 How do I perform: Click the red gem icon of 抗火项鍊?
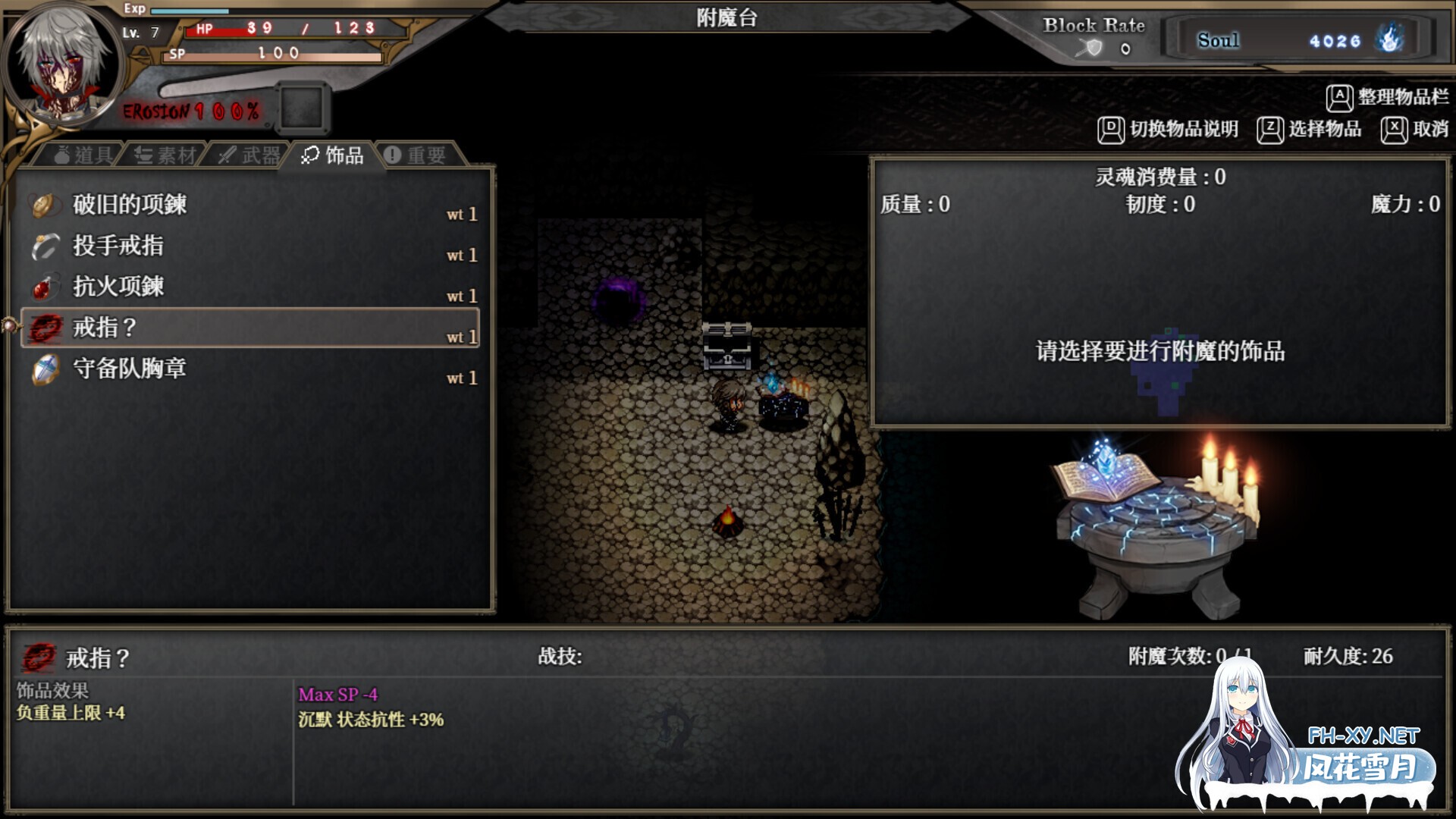(43, 286)
